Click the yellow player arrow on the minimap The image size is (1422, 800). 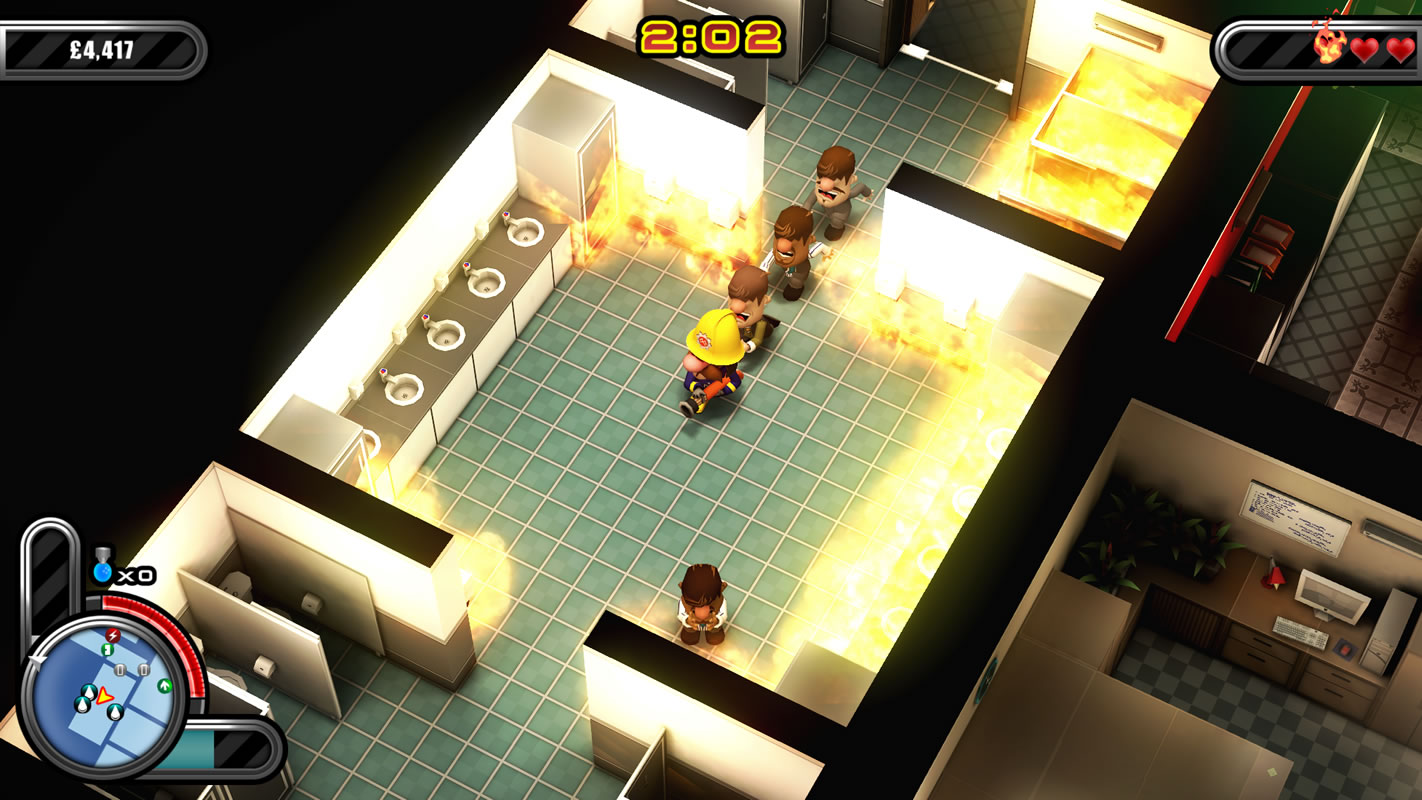[105, 697]
